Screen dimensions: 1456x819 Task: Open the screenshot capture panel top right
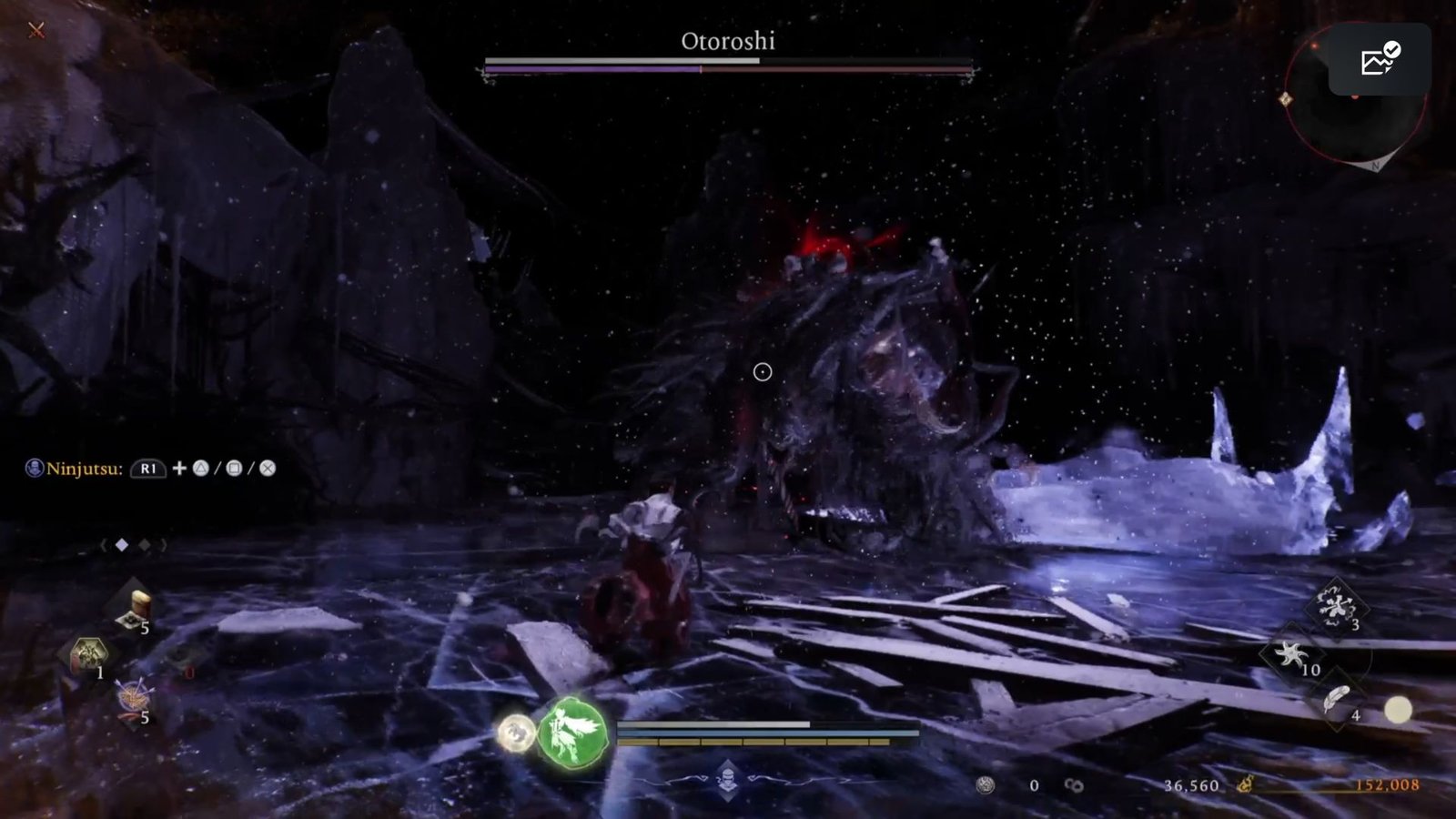tap(1377, 60)
